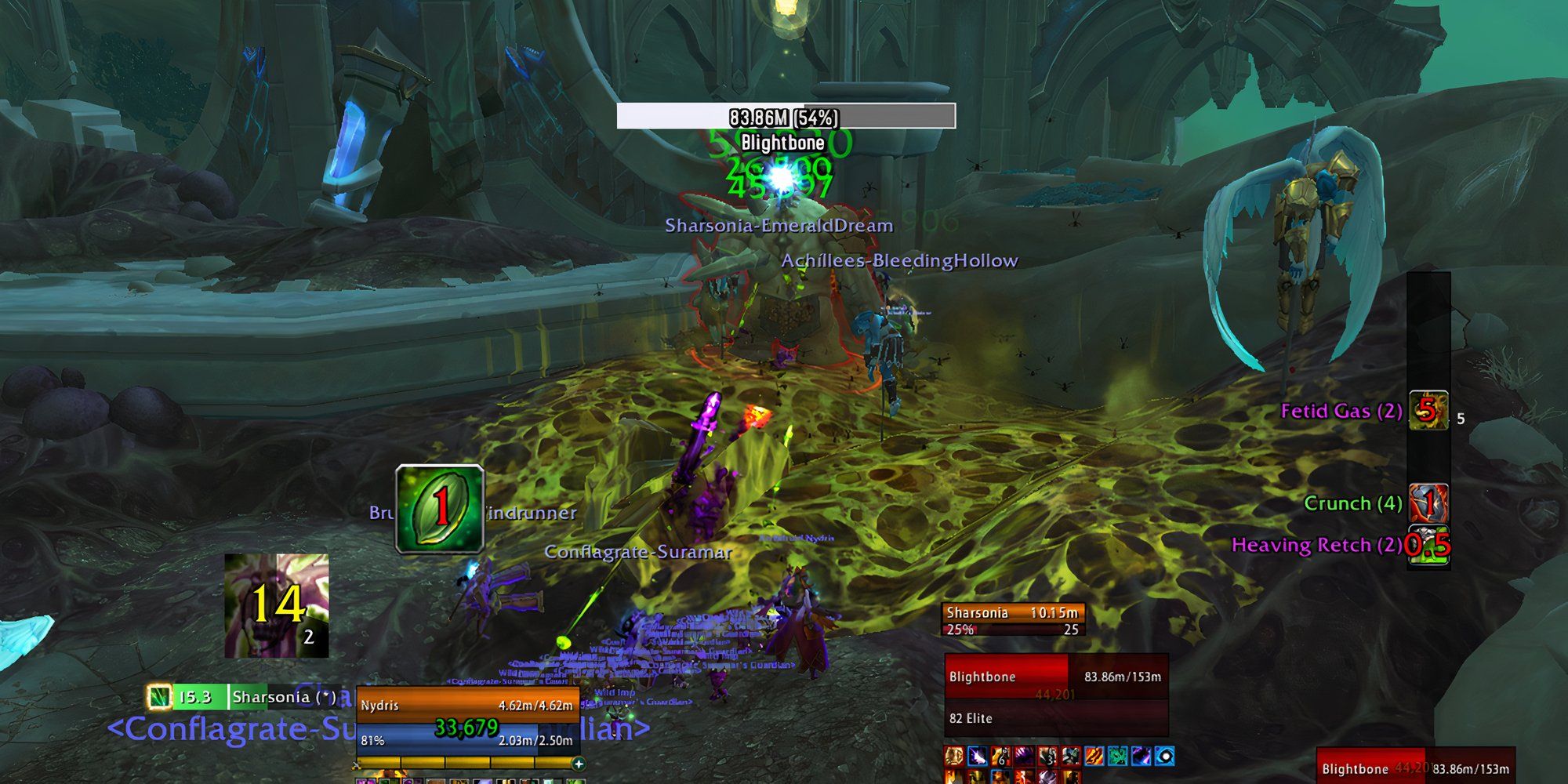Click the shadowy debuff icon showing 3 stacks
1568x784 pixels.
[x=1047, y=755]
